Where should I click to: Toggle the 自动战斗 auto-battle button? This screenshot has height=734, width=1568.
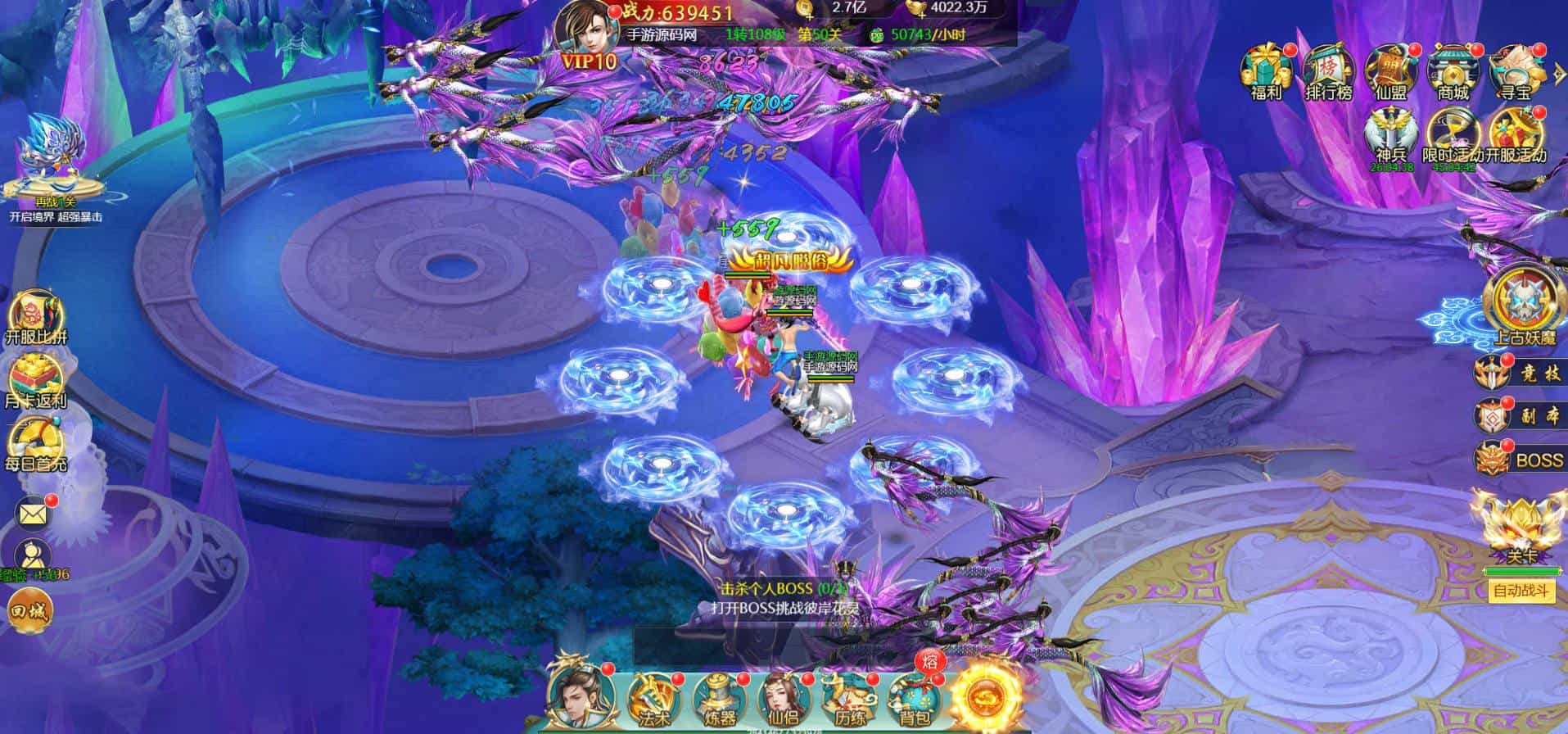(x=1522, y=590)
